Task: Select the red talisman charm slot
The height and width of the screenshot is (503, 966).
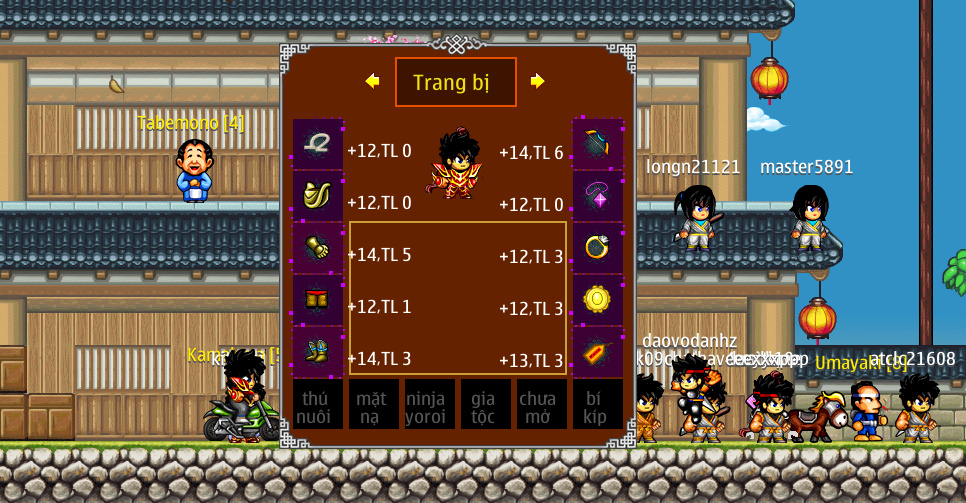Action: 597,352
